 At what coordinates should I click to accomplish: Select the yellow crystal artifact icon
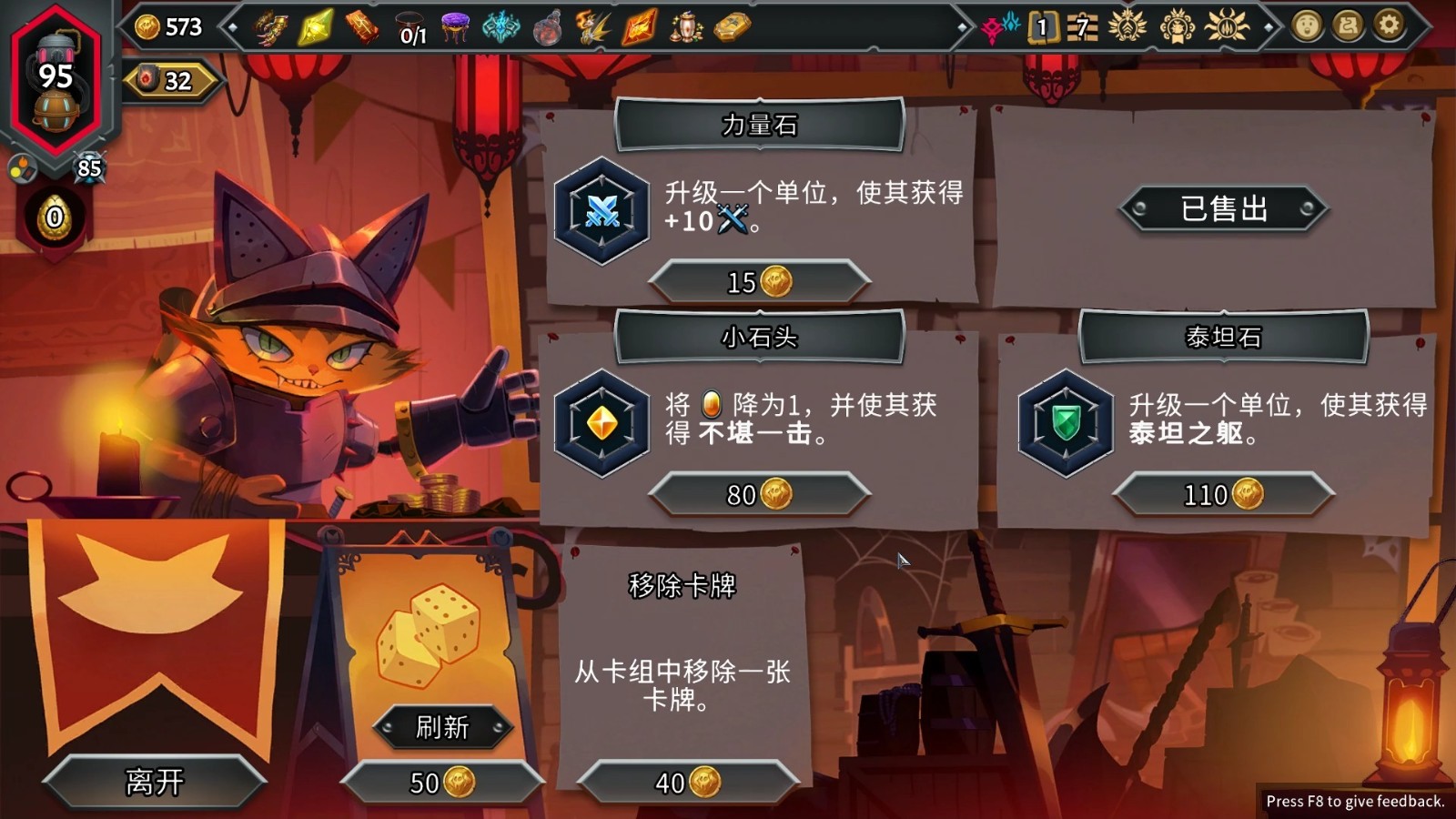click(x=314, y=27)
